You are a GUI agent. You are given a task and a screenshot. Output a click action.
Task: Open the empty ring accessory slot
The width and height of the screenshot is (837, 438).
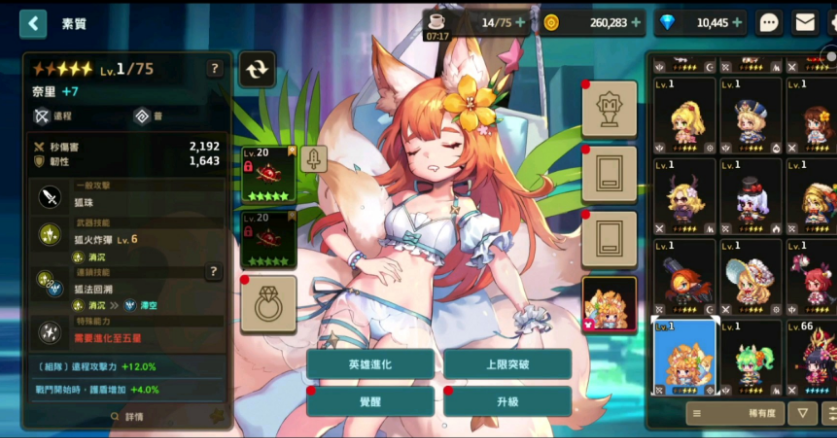coord(268,304)
